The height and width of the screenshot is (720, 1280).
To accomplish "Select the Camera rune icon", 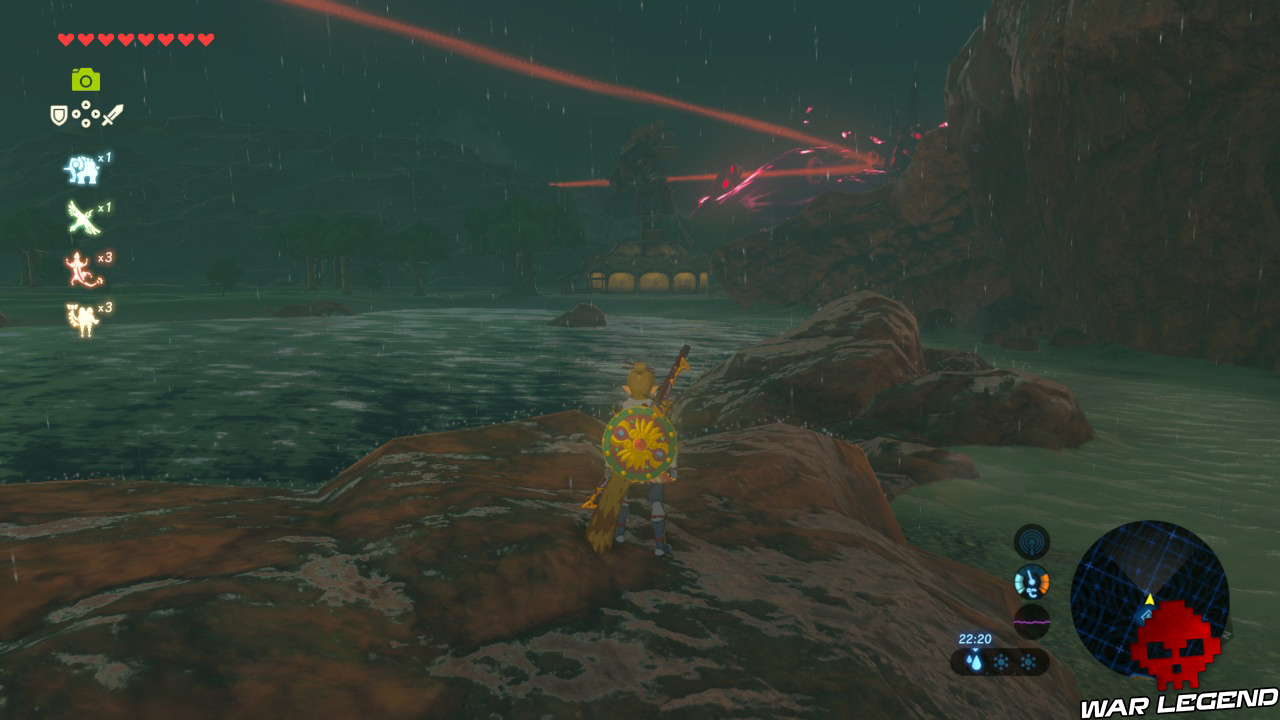I will [x=86, y=79].
